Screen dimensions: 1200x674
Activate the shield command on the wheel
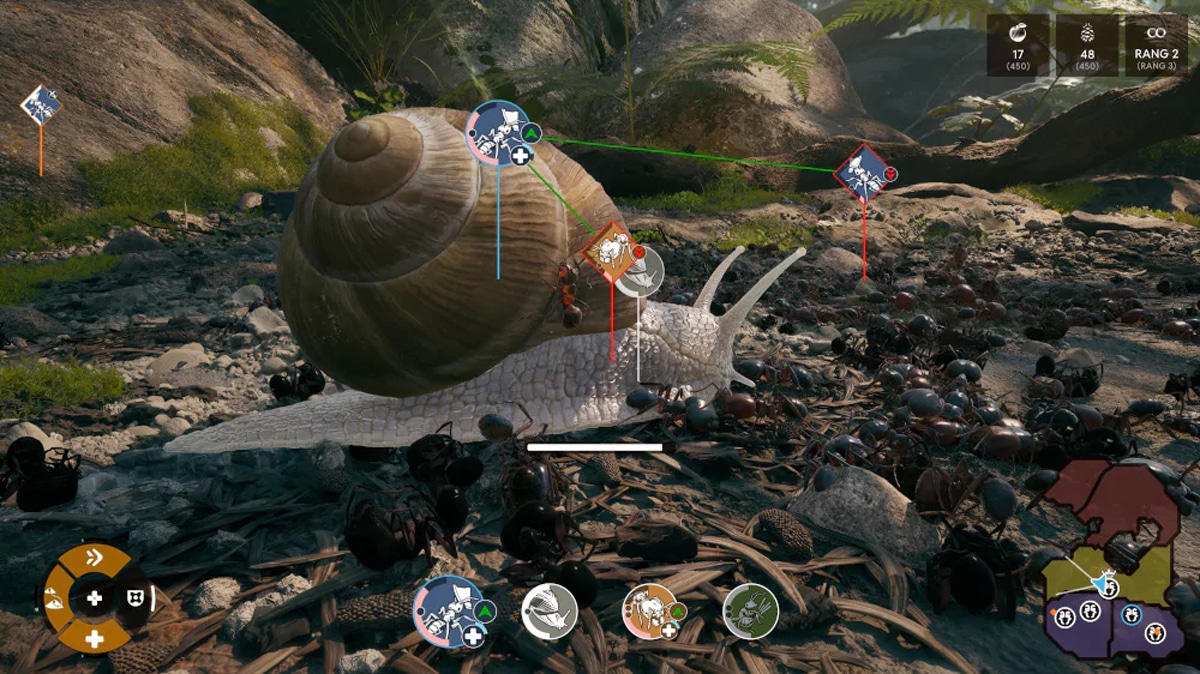[x=134, y=598]
